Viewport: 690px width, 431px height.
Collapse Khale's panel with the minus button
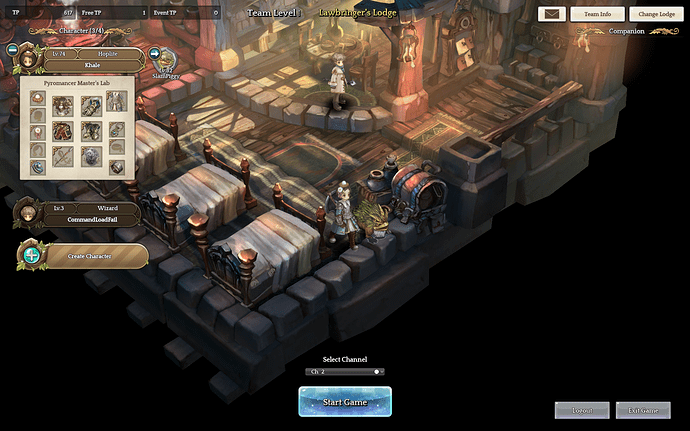click(12, 49)
